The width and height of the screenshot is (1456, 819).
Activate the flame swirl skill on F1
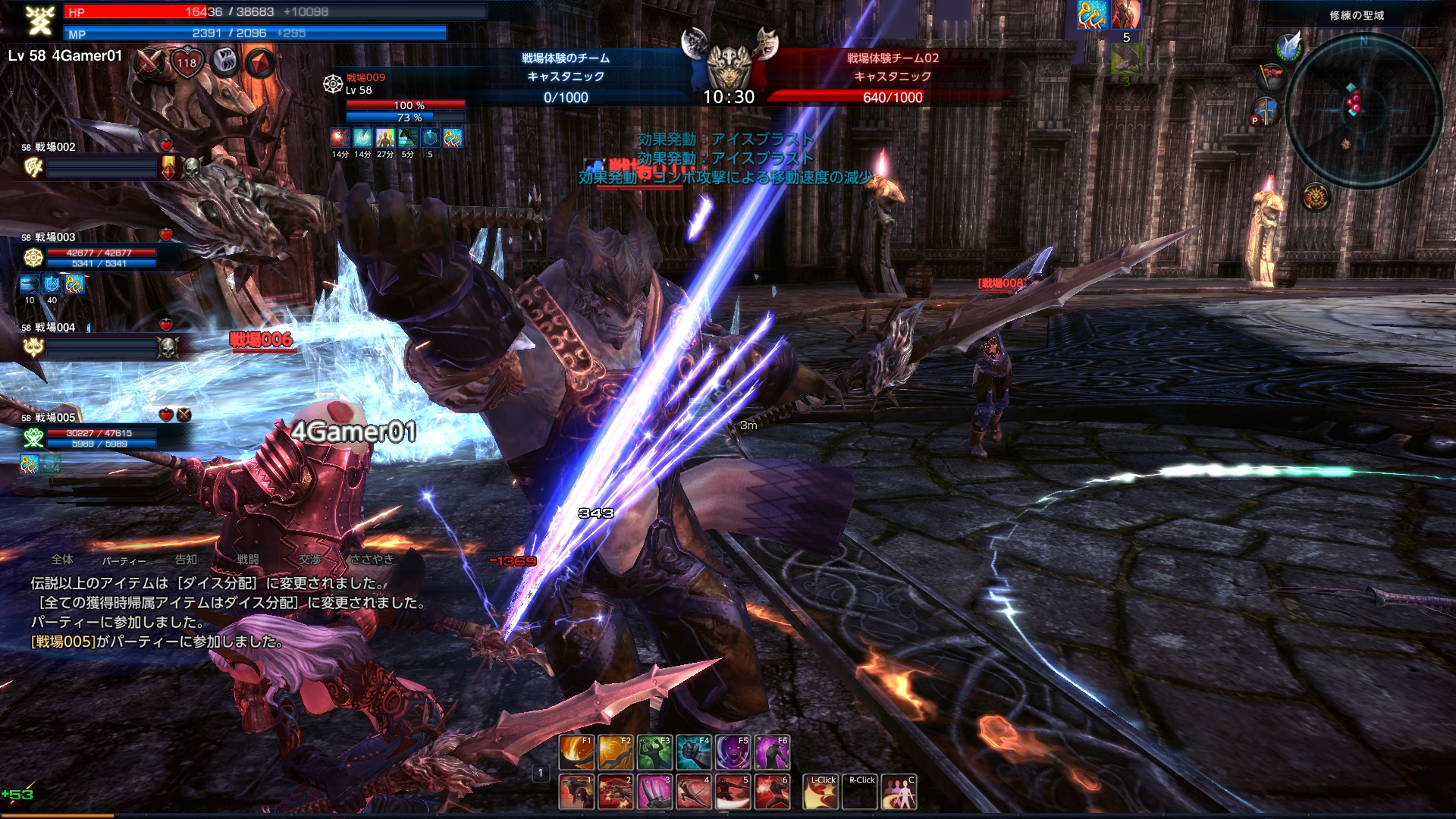pos(576,752)
